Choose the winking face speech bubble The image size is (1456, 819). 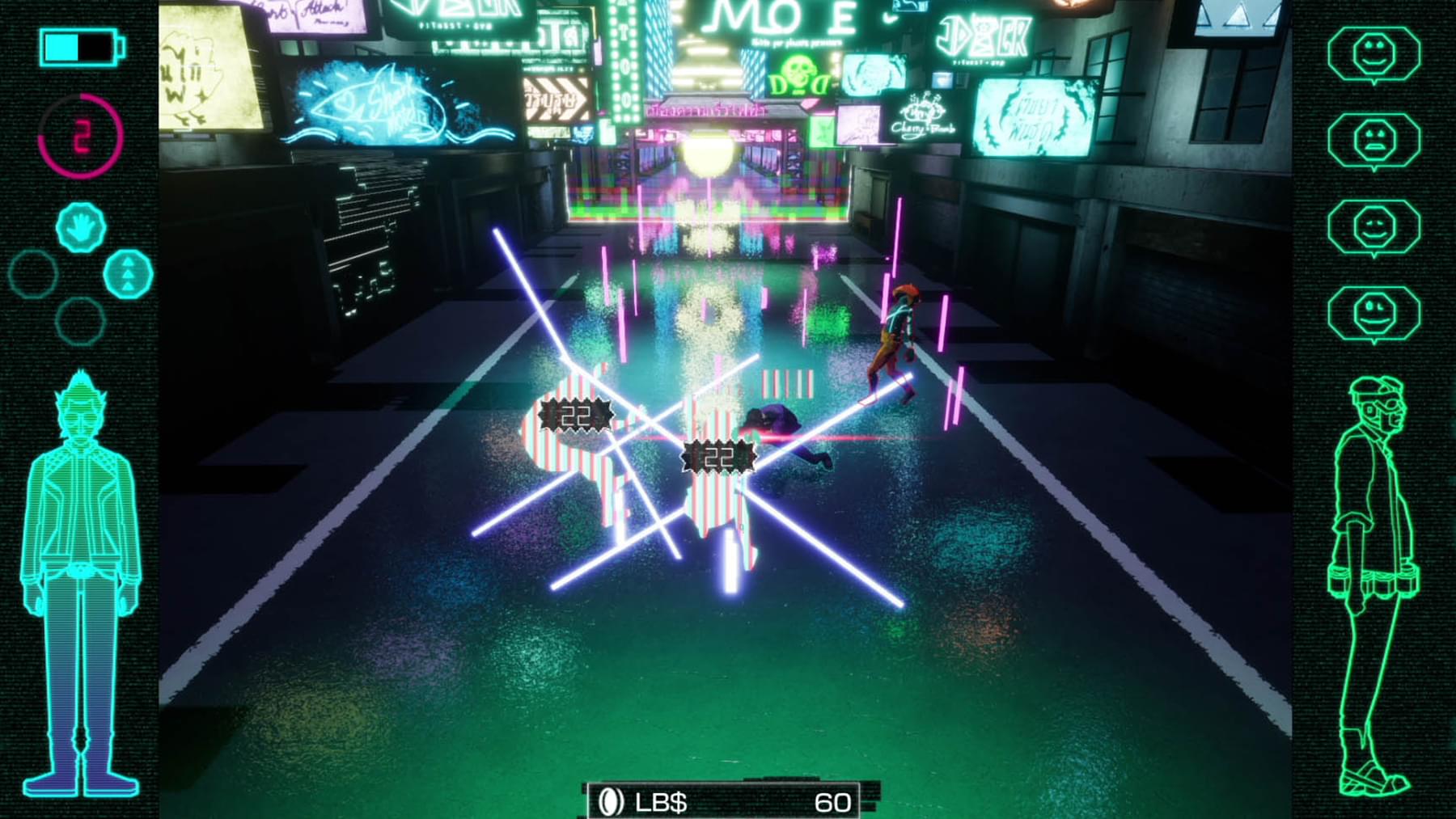(1373, 314)
